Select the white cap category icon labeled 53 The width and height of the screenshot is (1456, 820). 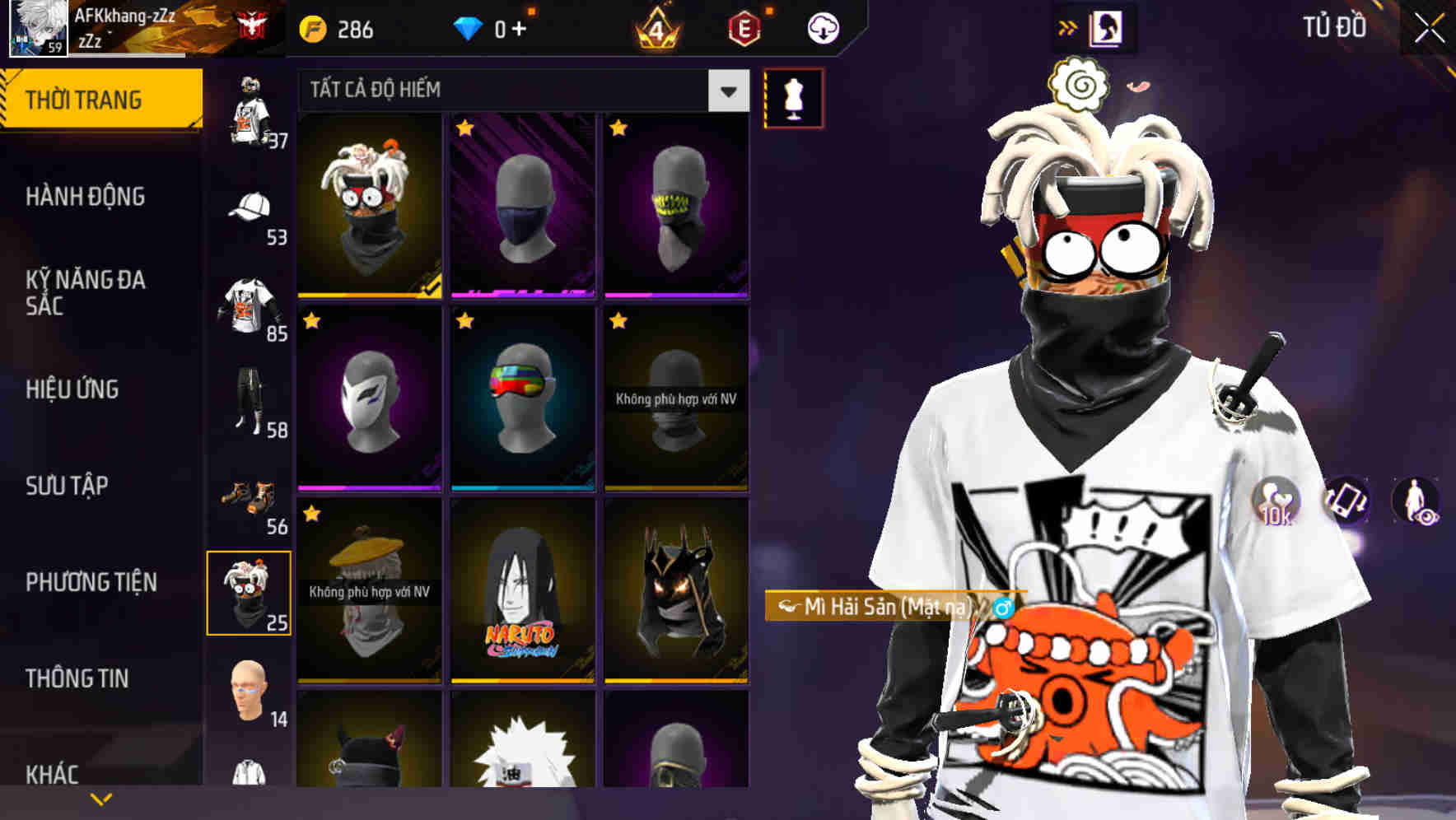coord(249,207)
